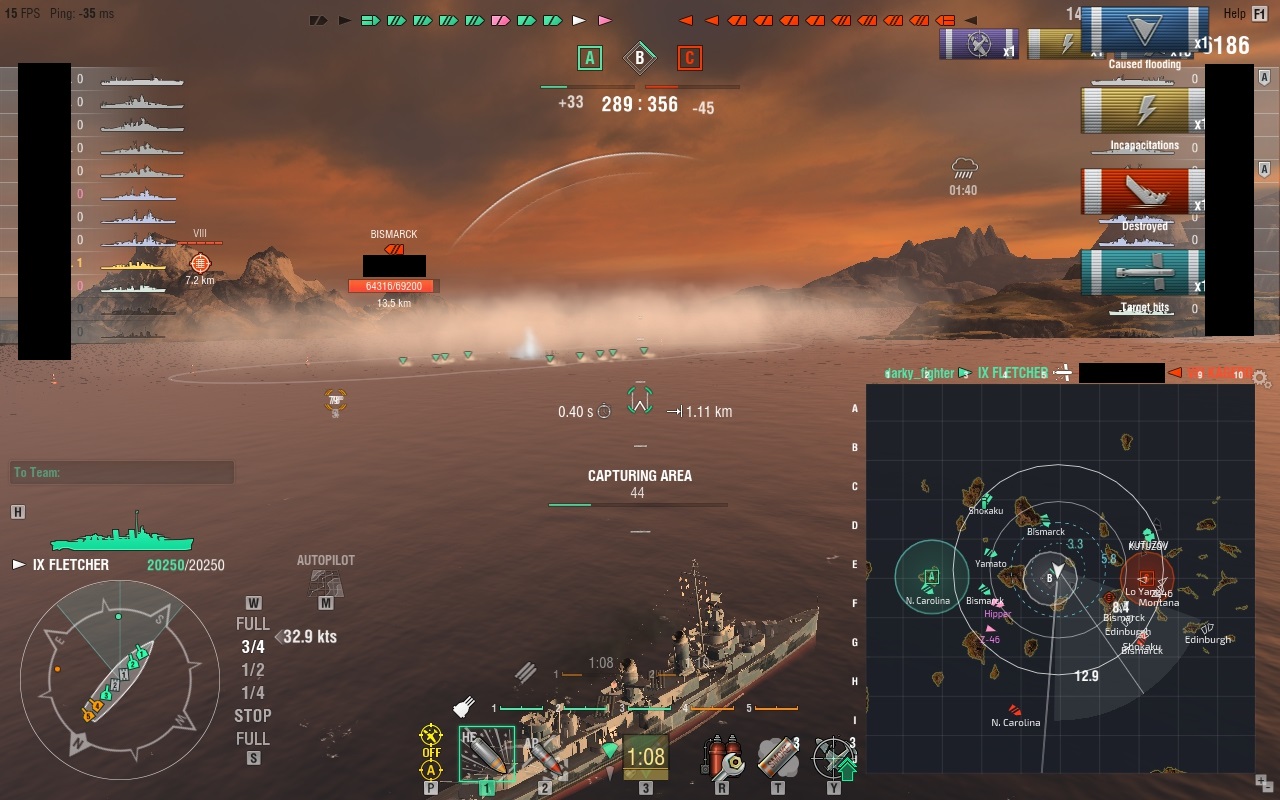Image resolution: width=1280 pixels, height=800 pixels.
Task: Set engine telegraph to STOP
Action: pos(252,715)
